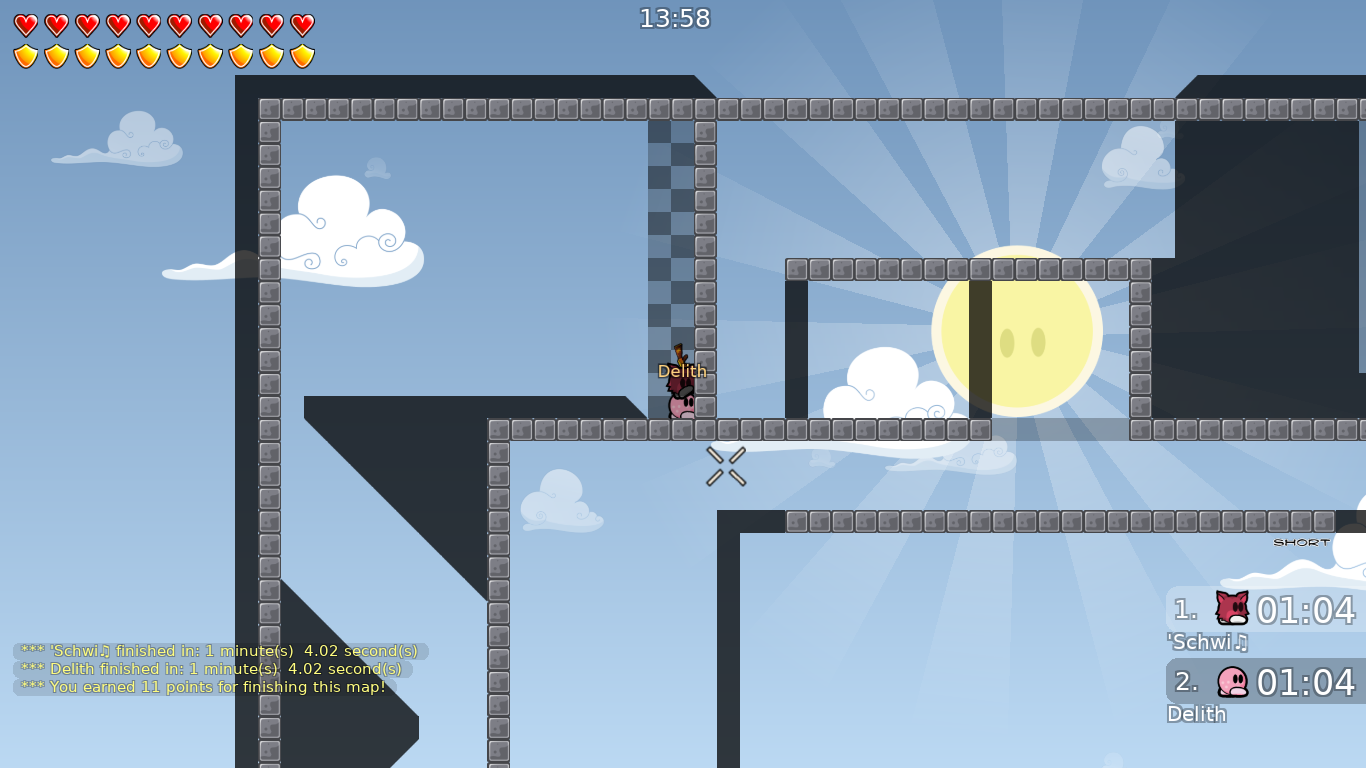This screenshot has height=768, width=1366.
Task: Click the 13:58 round timer
Action: point(675,17)
